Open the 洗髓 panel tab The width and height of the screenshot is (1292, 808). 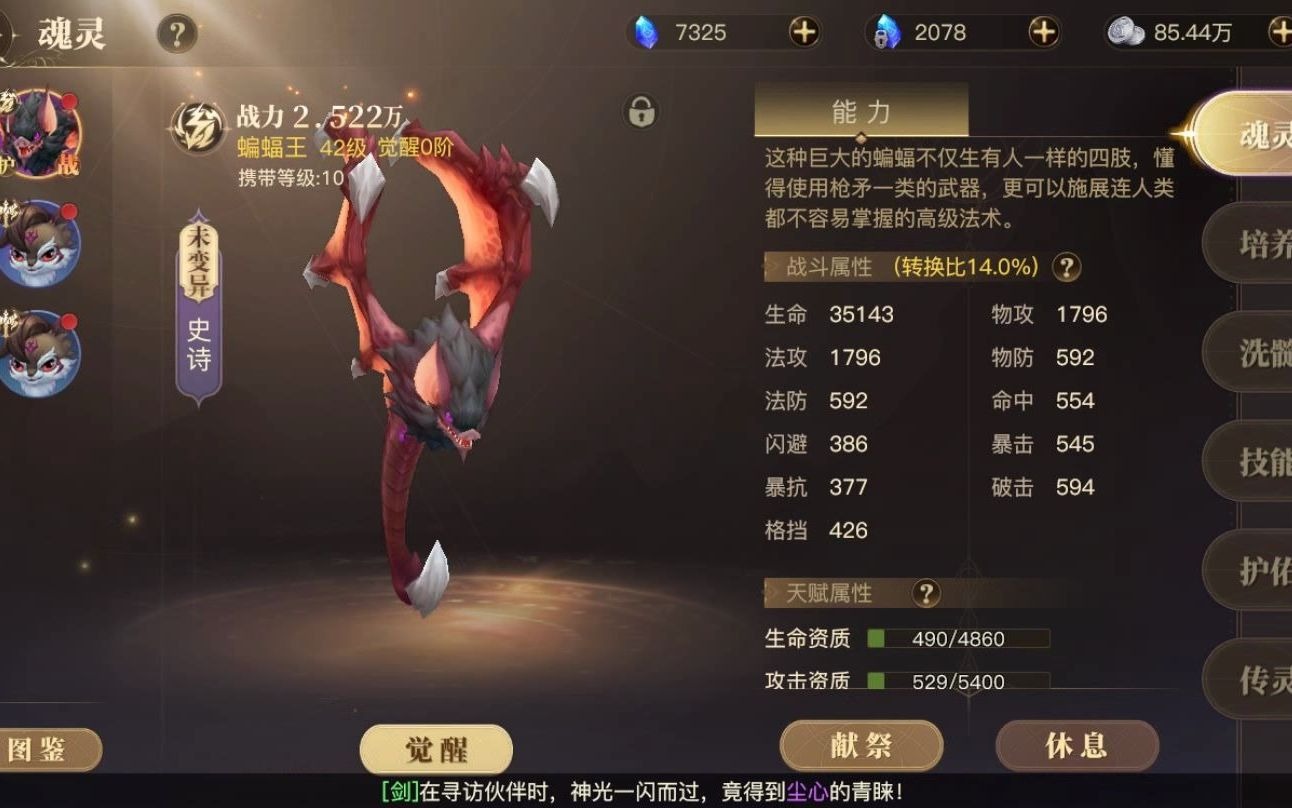pos(1253,353)
